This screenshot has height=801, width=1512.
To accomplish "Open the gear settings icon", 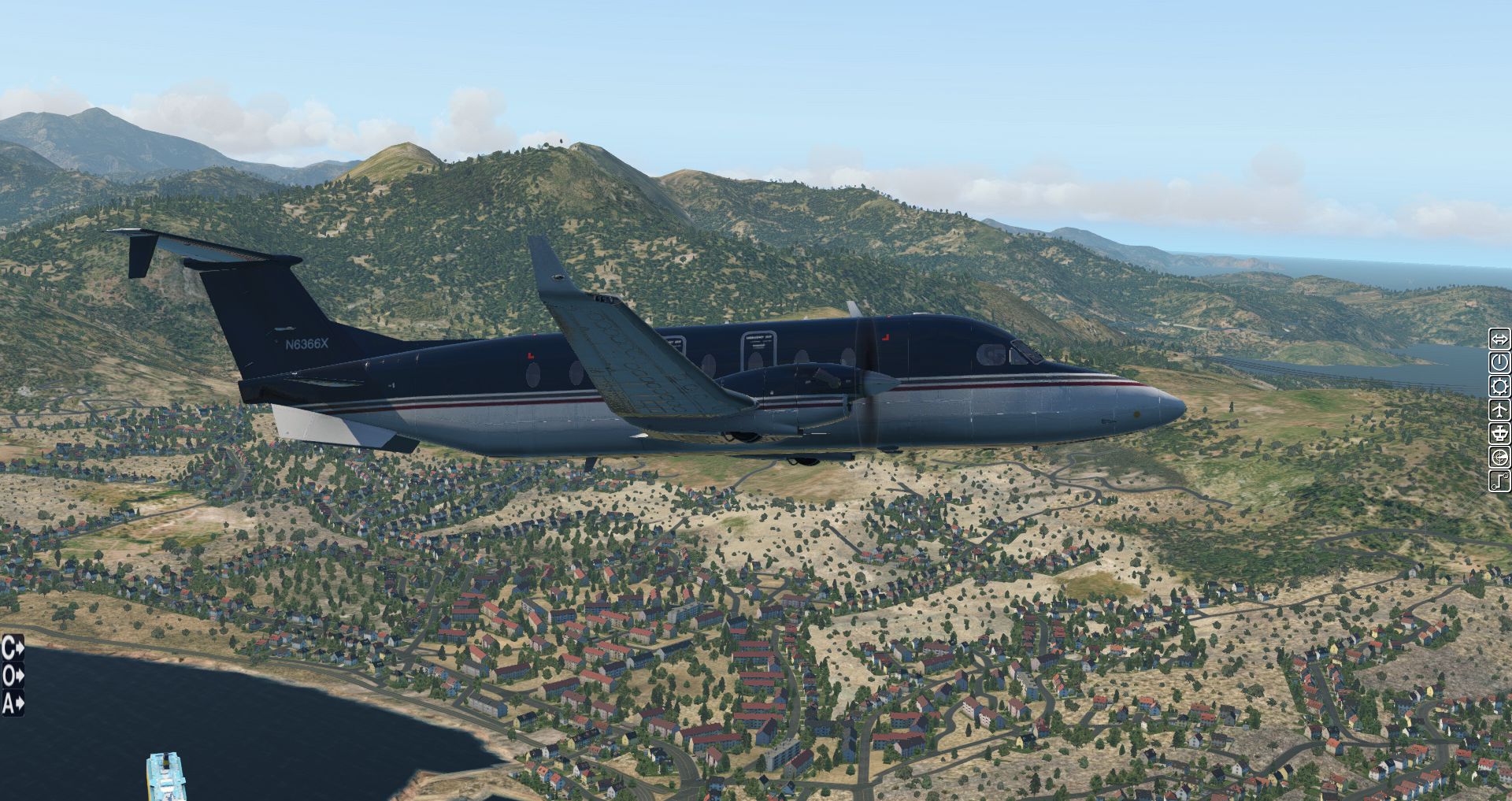I will coord(1499,387).
